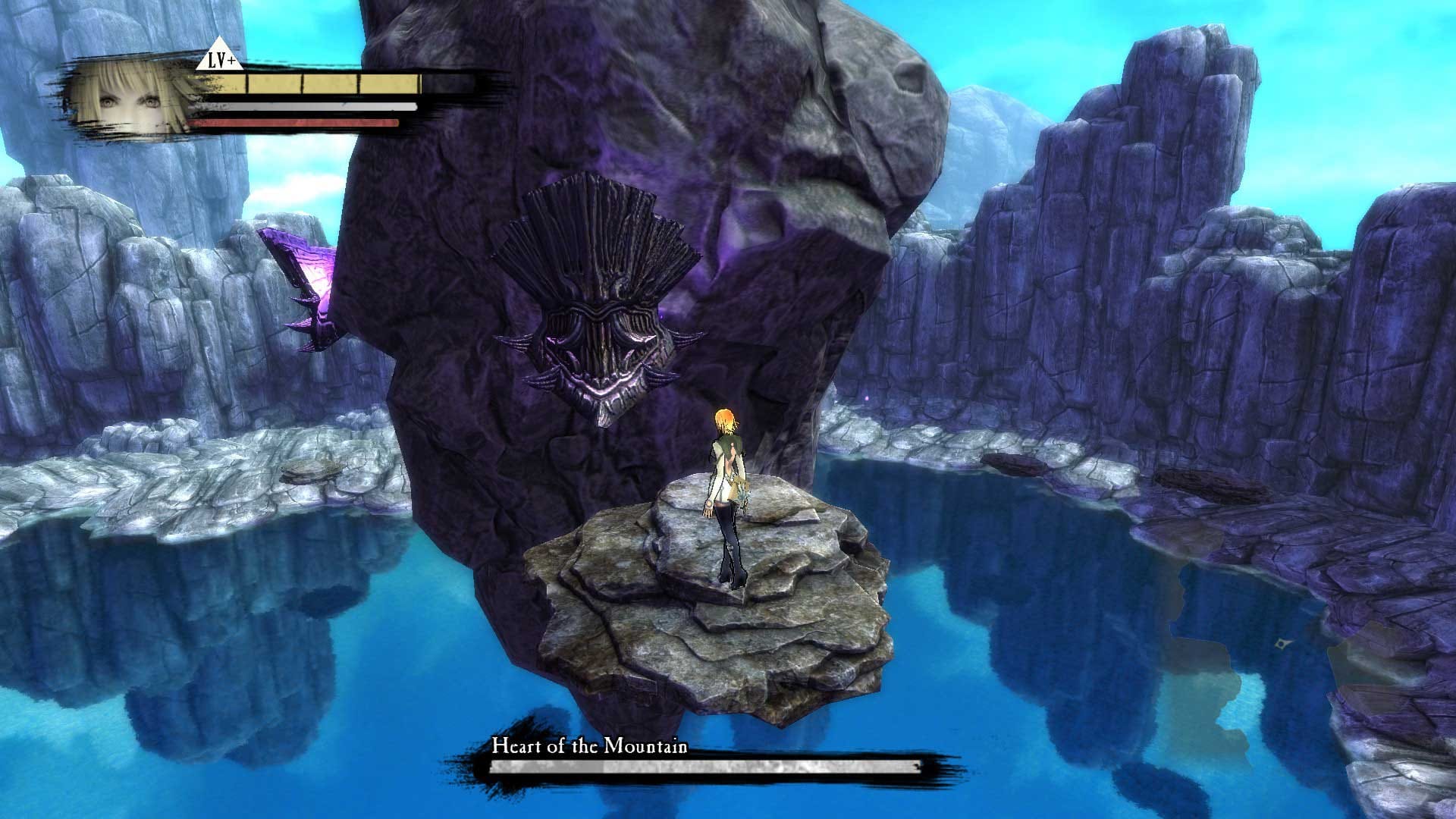This screenshot has width=1456, height=819.
Task: Click the red health bar
Action: click(x=296, y=121)
